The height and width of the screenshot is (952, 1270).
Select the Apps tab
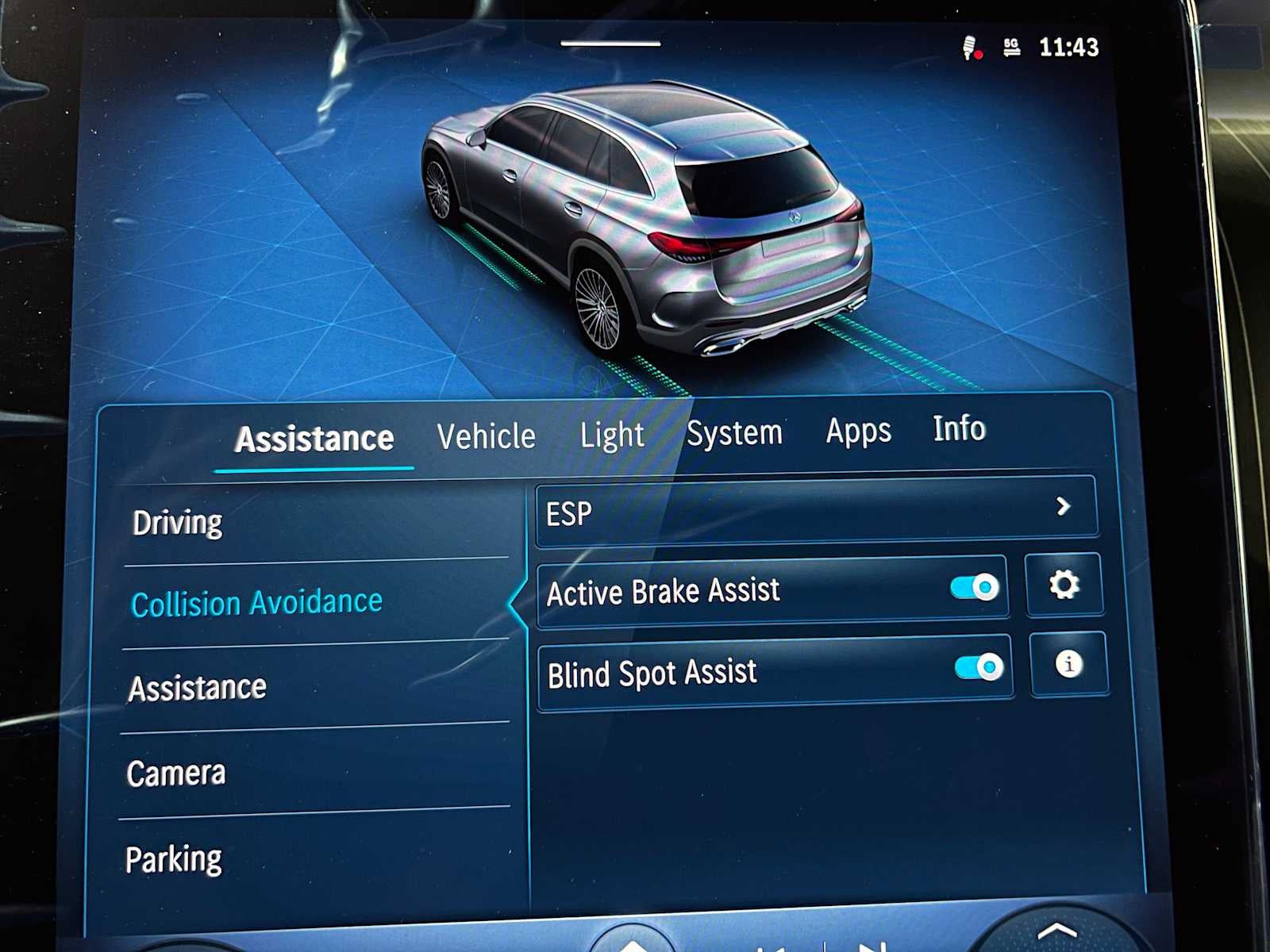coord(860,432)
